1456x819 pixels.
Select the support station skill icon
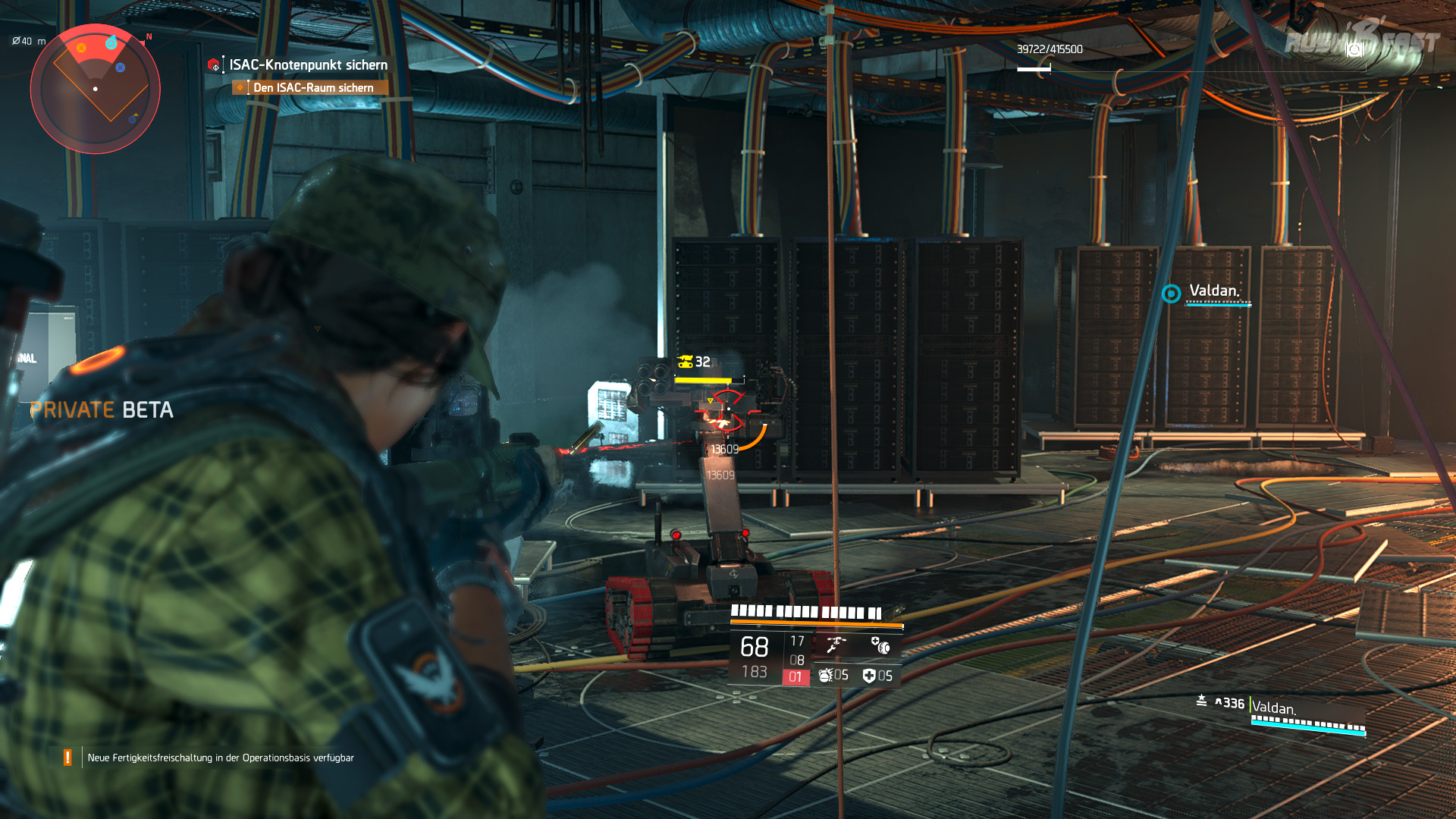click(881, 645)
